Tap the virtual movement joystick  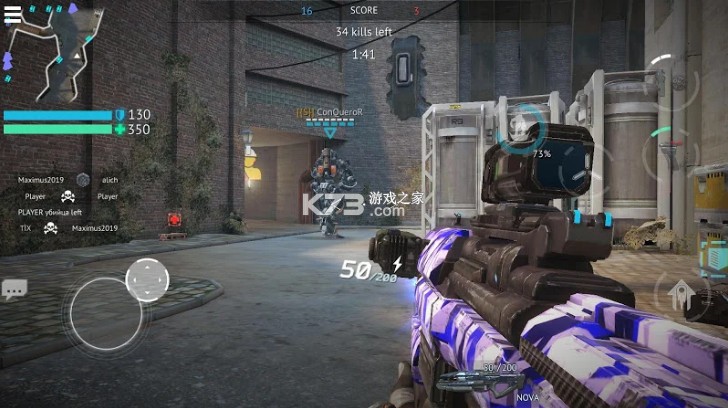[x=106, y=312]
